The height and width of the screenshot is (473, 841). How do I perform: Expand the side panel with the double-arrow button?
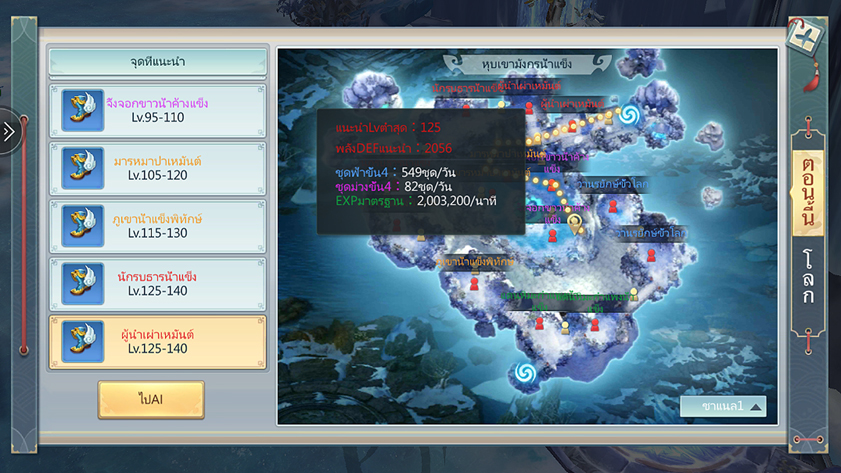10,132
